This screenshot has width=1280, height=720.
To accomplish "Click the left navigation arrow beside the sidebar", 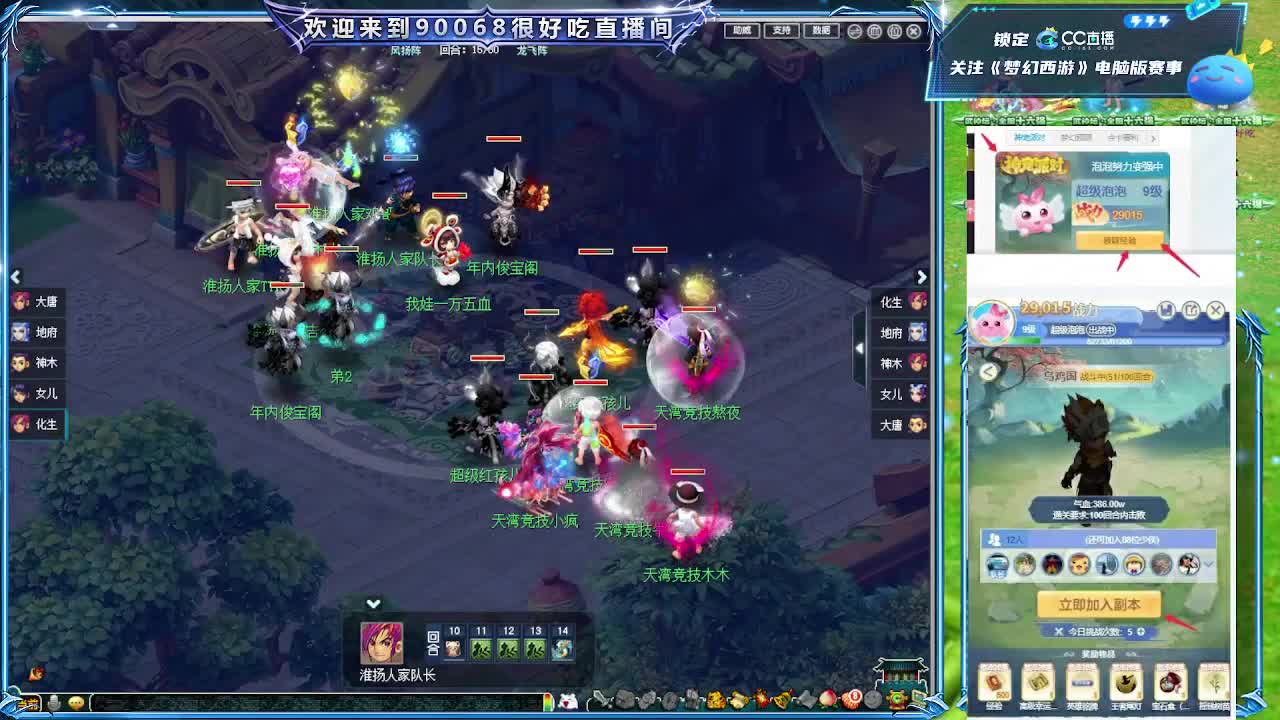I will 15,276.
